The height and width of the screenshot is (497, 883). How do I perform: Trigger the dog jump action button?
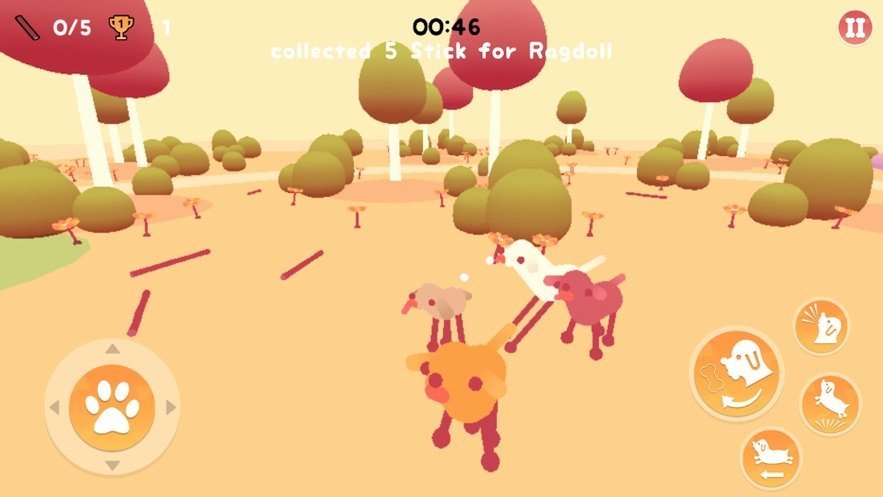[830, 403]
